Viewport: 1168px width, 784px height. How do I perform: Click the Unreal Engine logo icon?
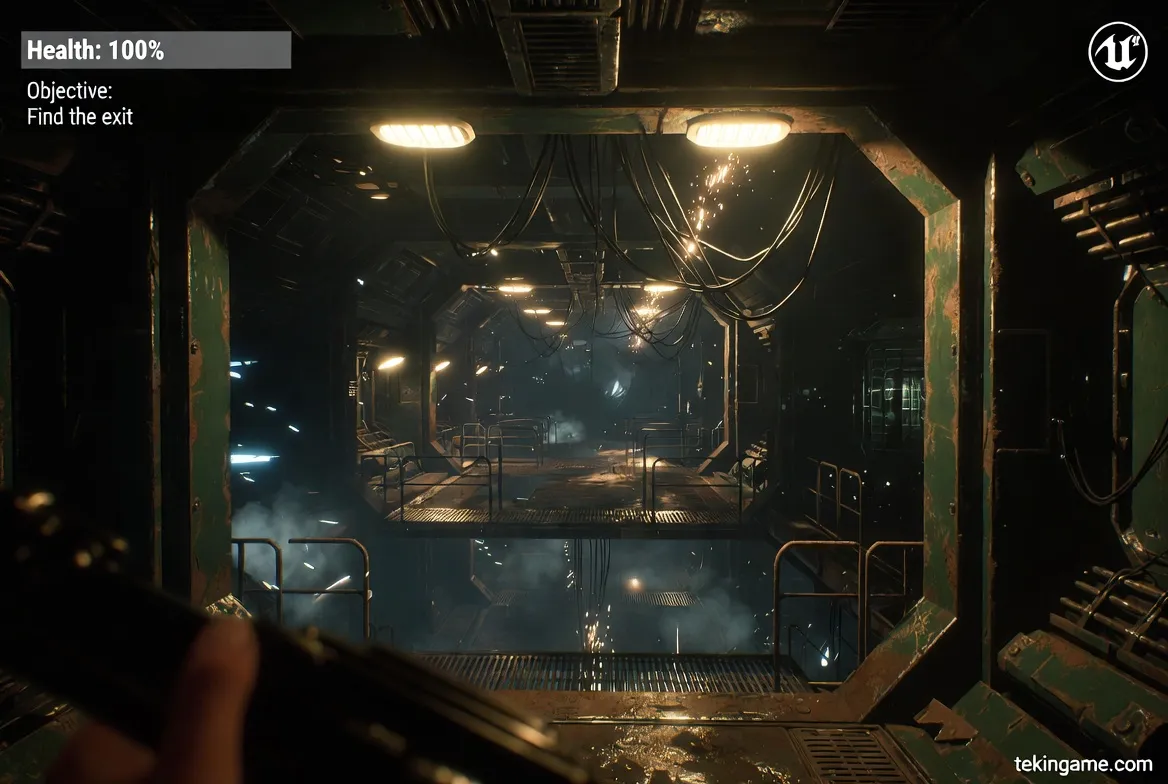point(1117,52)
